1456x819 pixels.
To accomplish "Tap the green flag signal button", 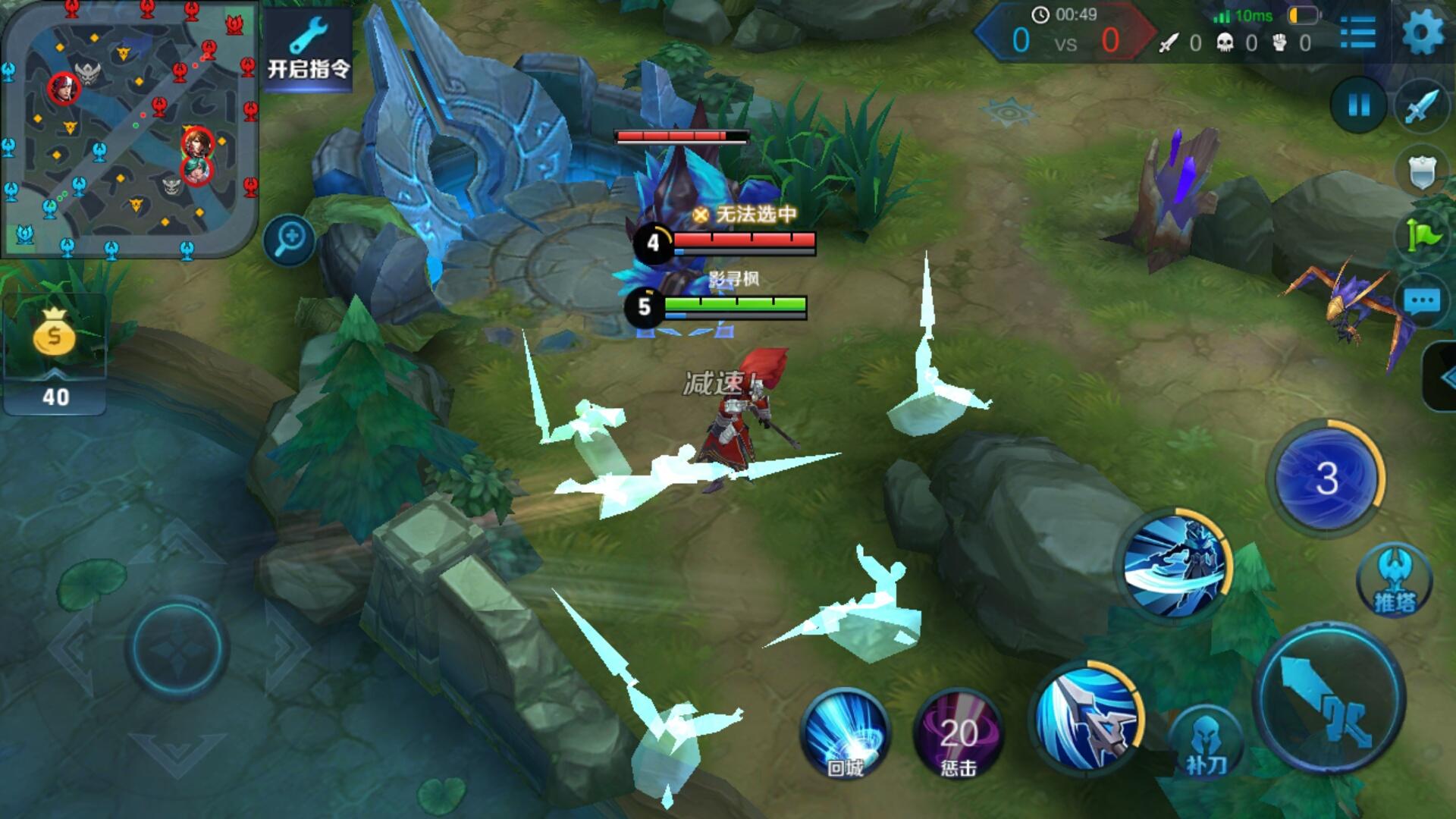I will click(1423, 237).
